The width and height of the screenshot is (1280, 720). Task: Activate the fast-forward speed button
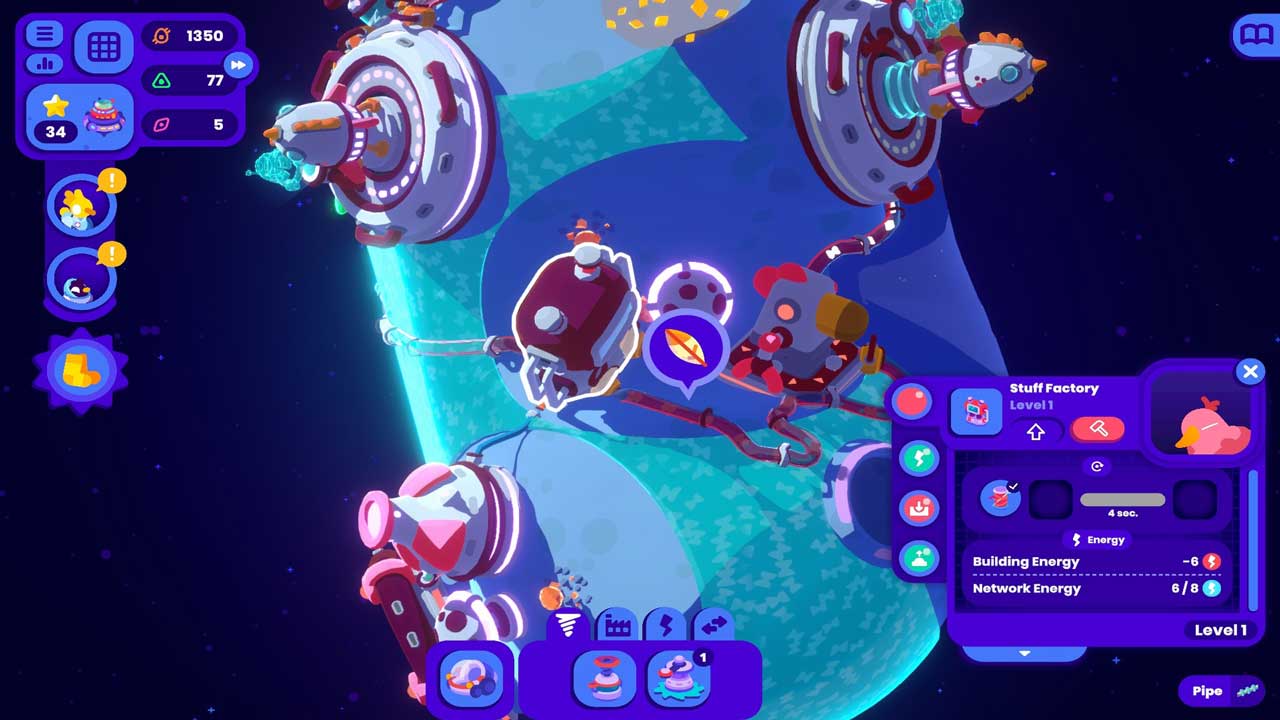238,65
